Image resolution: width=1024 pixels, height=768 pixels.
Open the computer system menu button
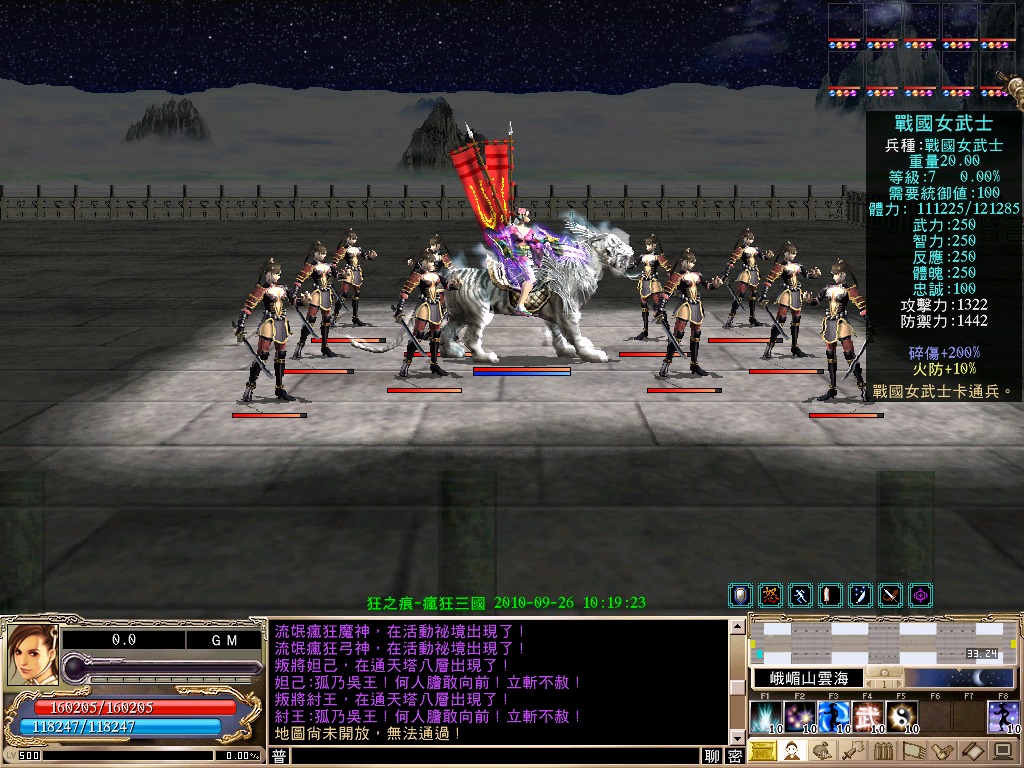click(x=1002, y=751)
